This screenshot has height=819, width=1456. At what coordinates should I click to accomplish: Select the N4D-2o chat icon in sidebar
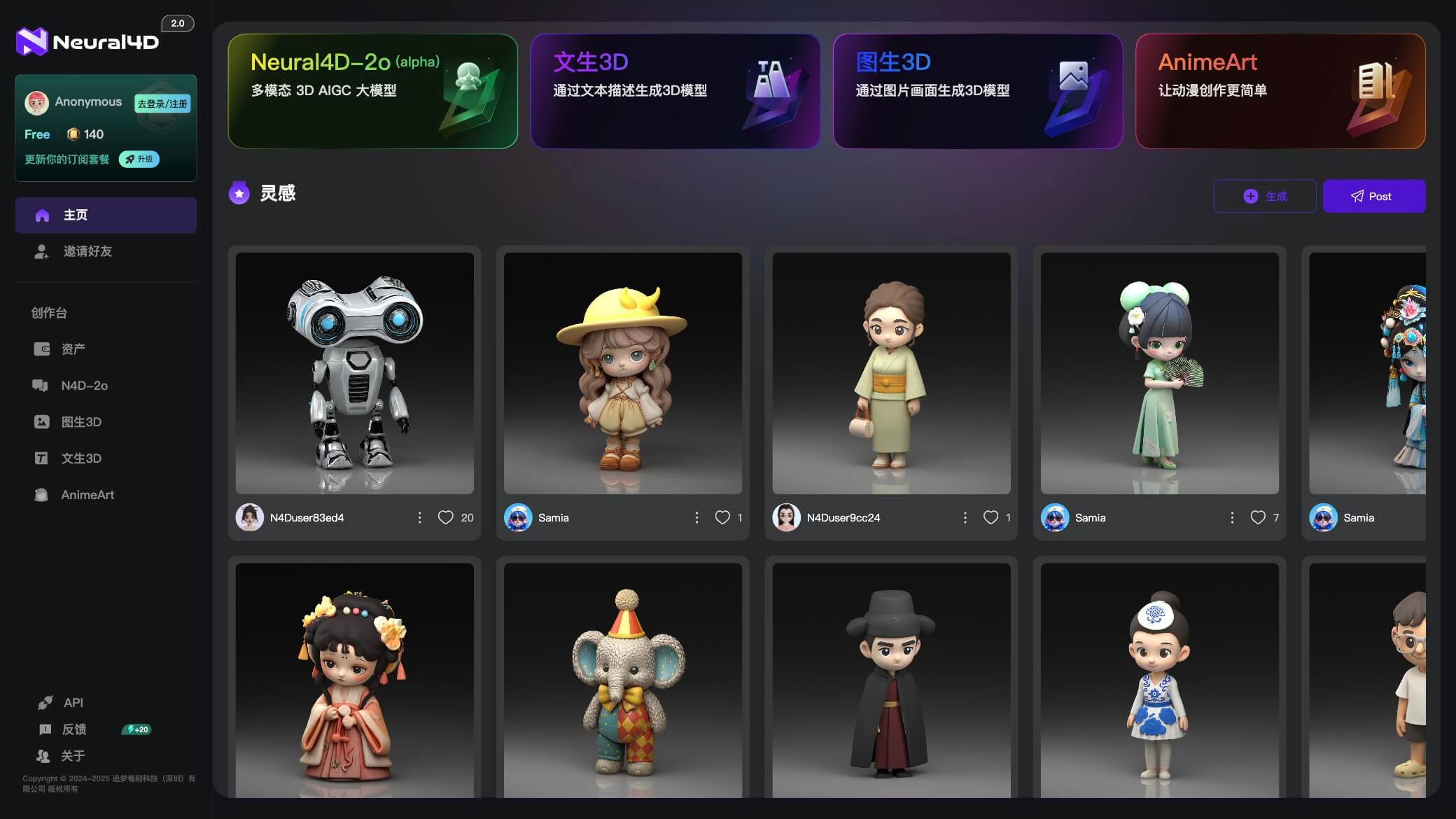pyautogui.click(x=42, y=385)
